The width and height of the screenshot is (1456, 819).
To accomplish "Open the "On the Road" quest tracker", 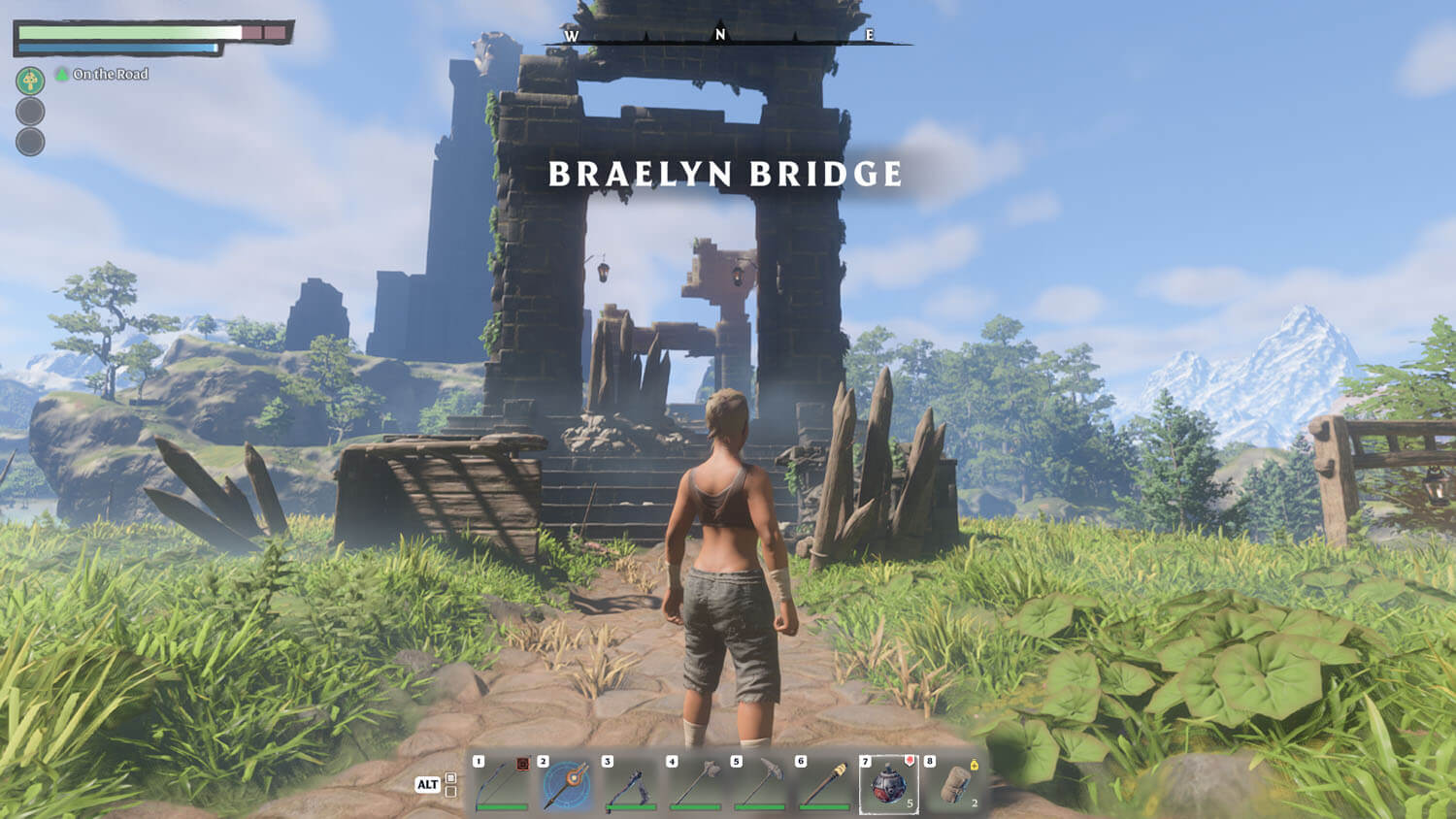I will pyautogui.click(x=110, y=74).
